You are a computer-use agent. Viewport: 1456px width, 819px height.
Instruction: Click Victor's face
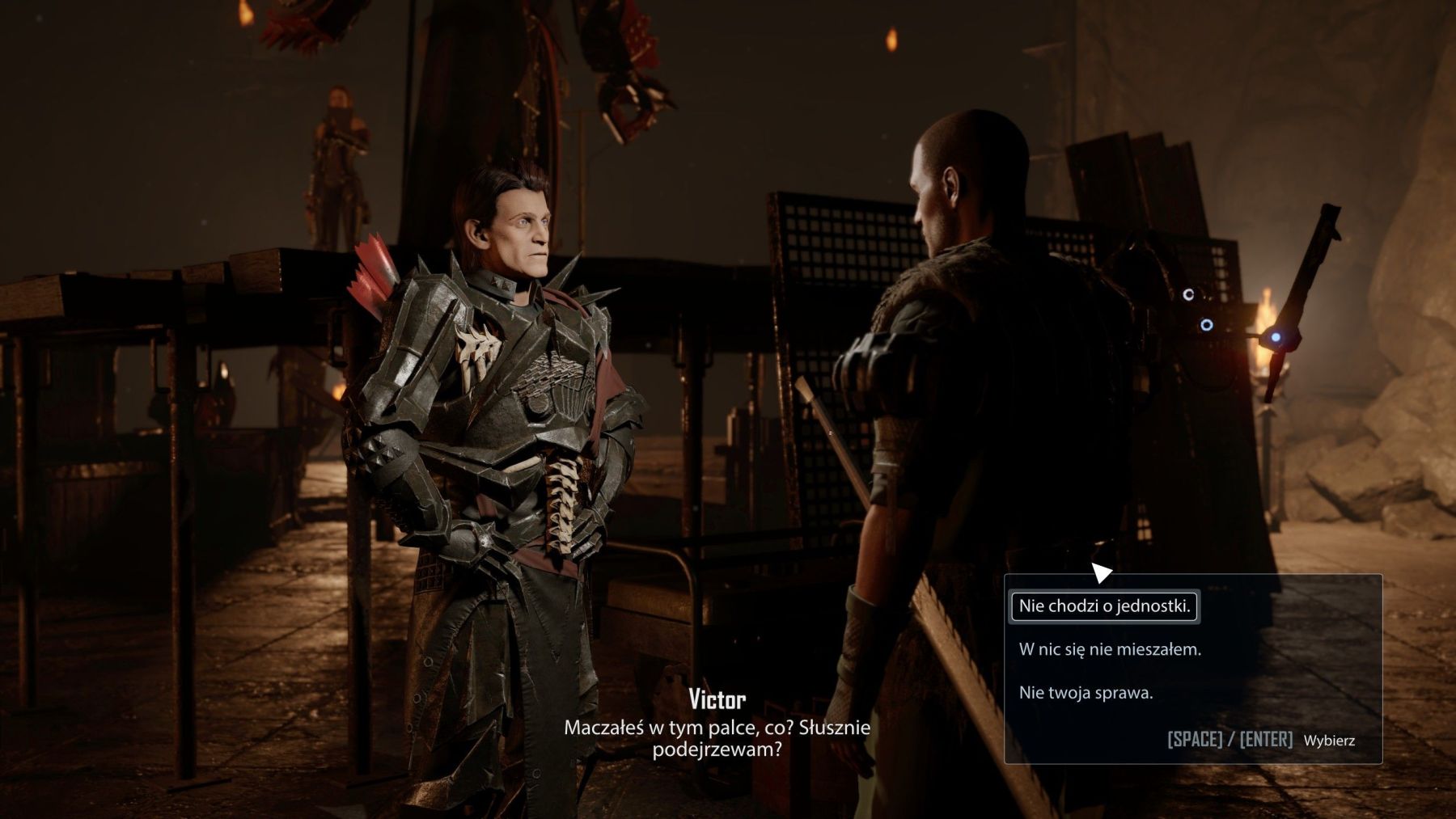tap(522, 226)
